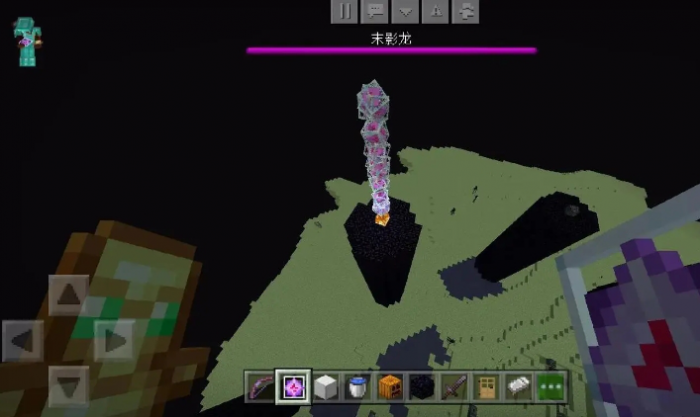This screenshot has height=417, width=700.
Task: Select the obsidian block hotbar slot
Action: (x=421, y=386)
